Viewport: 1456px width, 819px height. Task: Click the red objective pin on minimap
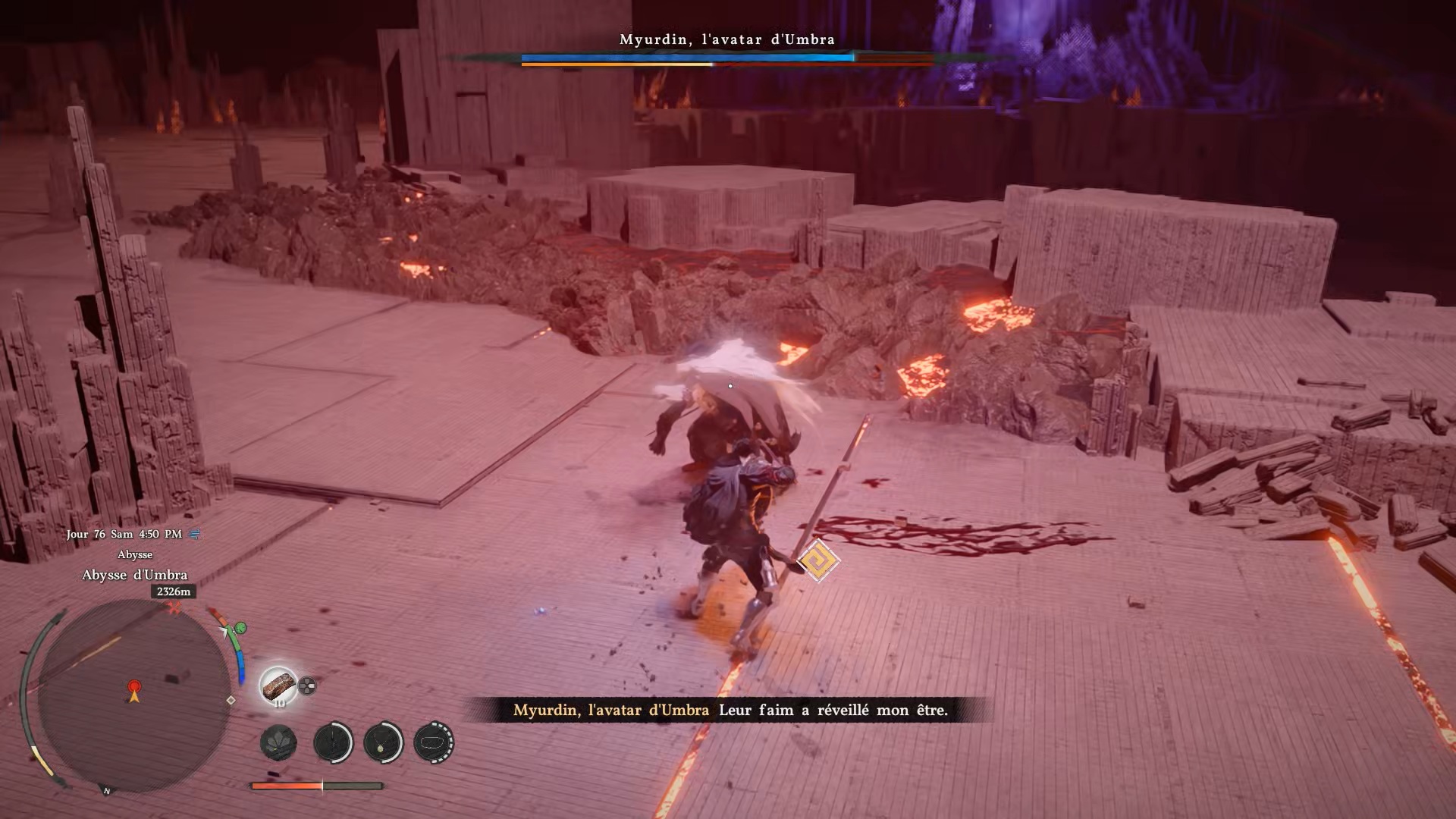point(134,687)
